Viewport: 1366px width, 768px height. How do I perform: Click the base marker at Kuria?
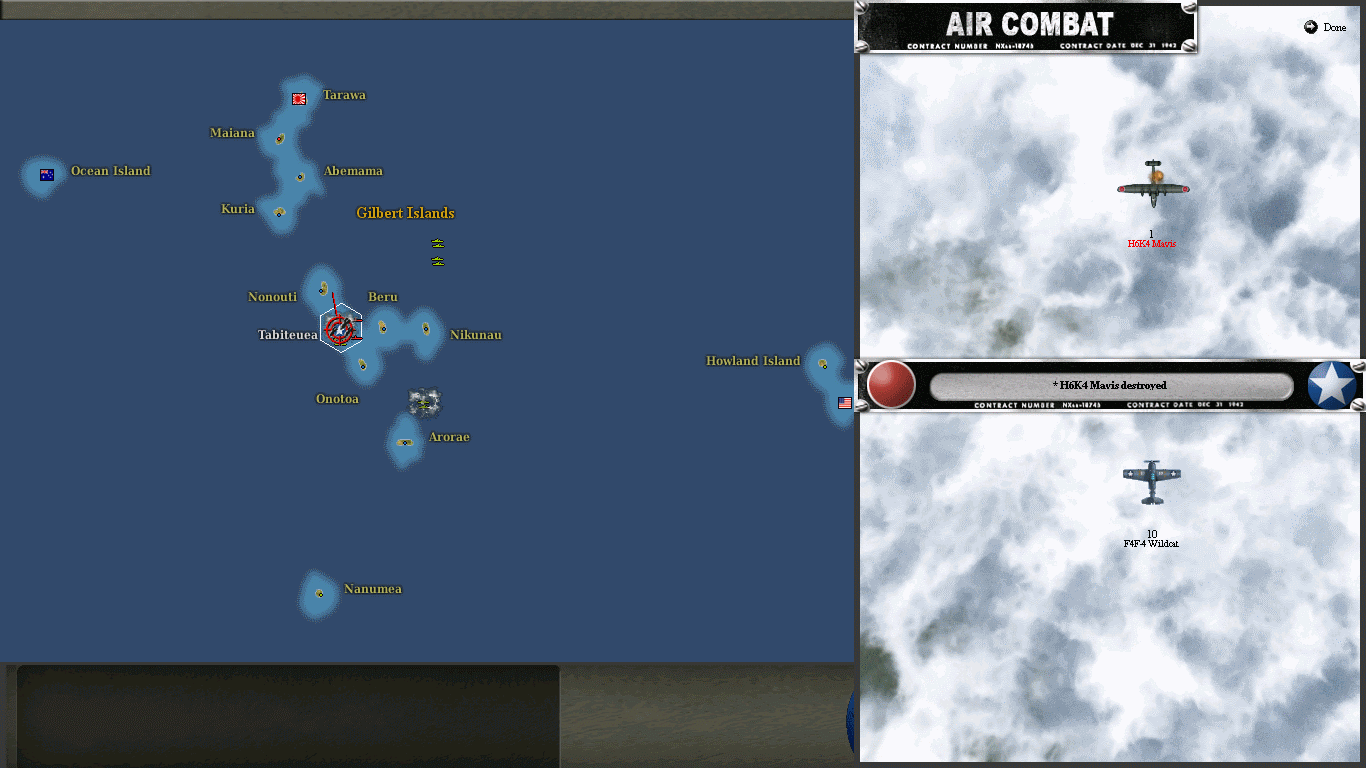(281, 213)
